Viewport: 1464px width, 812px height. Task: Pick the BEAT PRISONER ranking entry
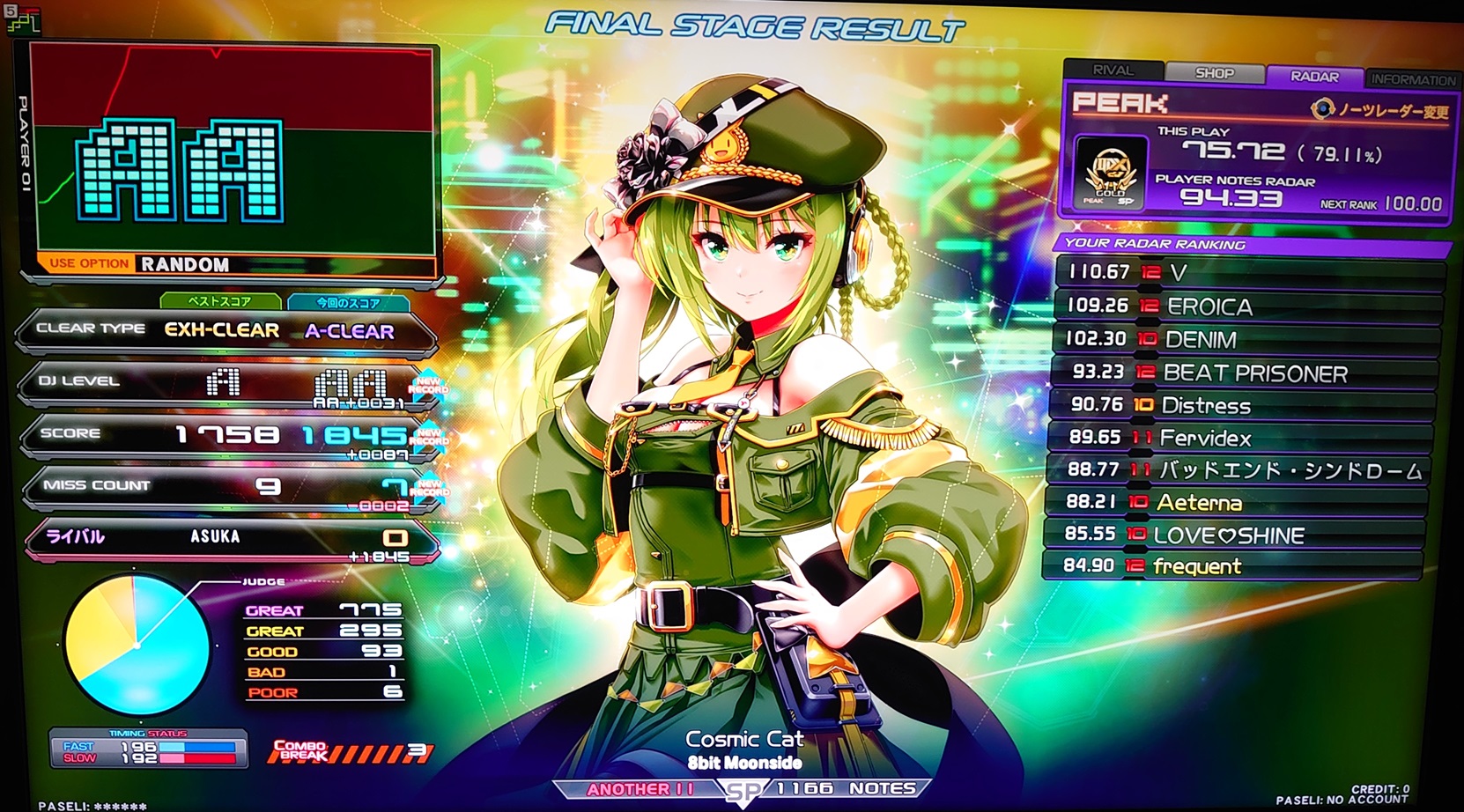[1246, 373]
